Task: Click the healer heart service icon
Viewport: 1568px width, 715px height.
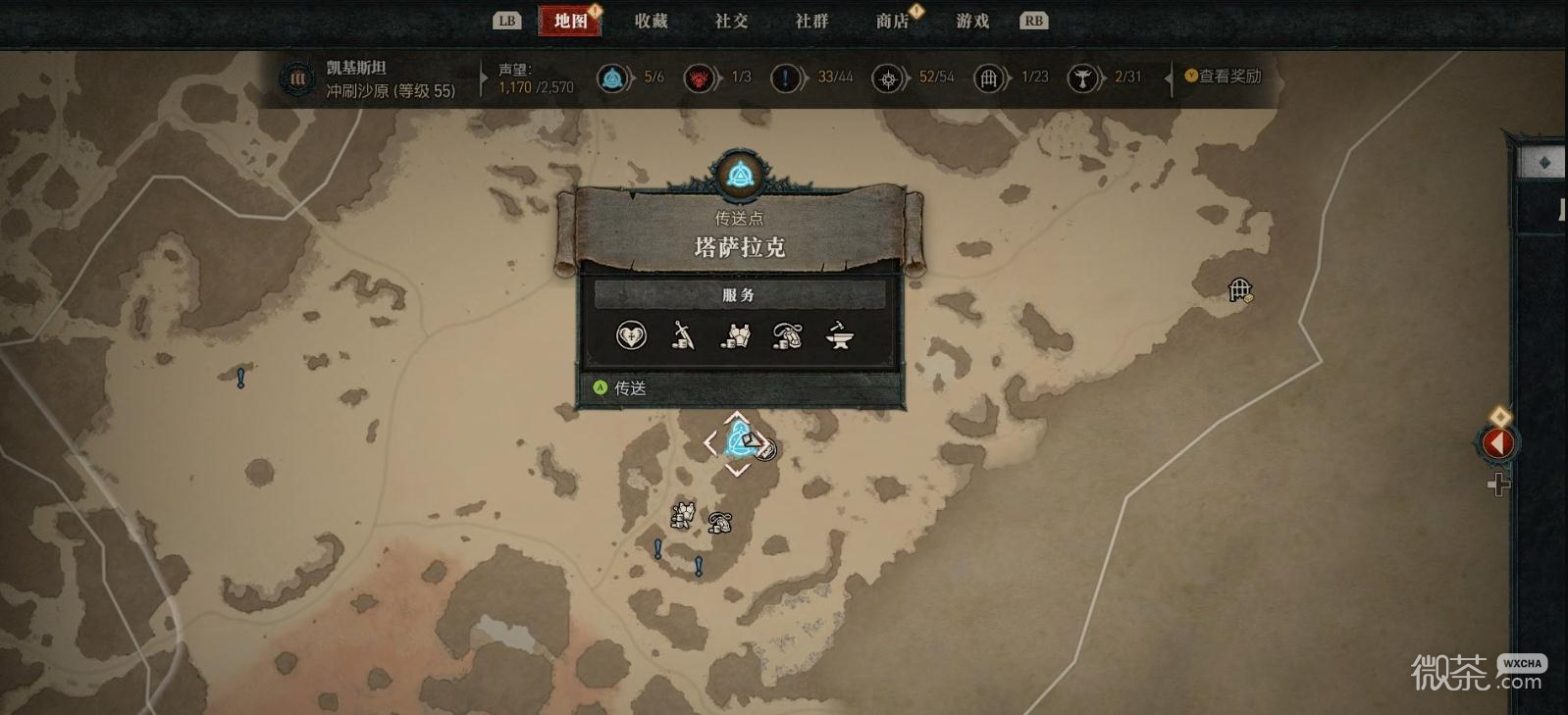Action: 631,336
